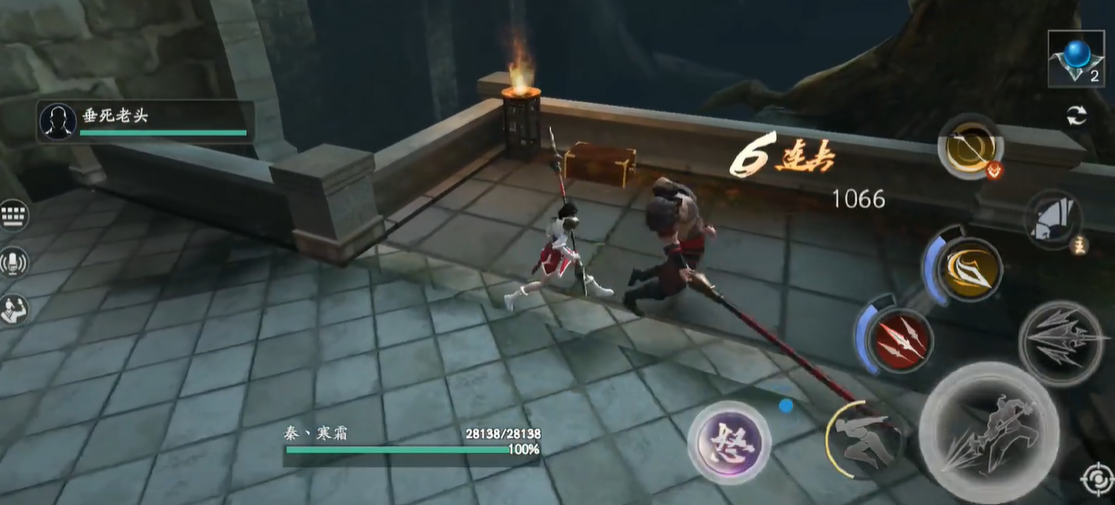Activate the purple 怒 rage skill

click(x=729, y=441)
